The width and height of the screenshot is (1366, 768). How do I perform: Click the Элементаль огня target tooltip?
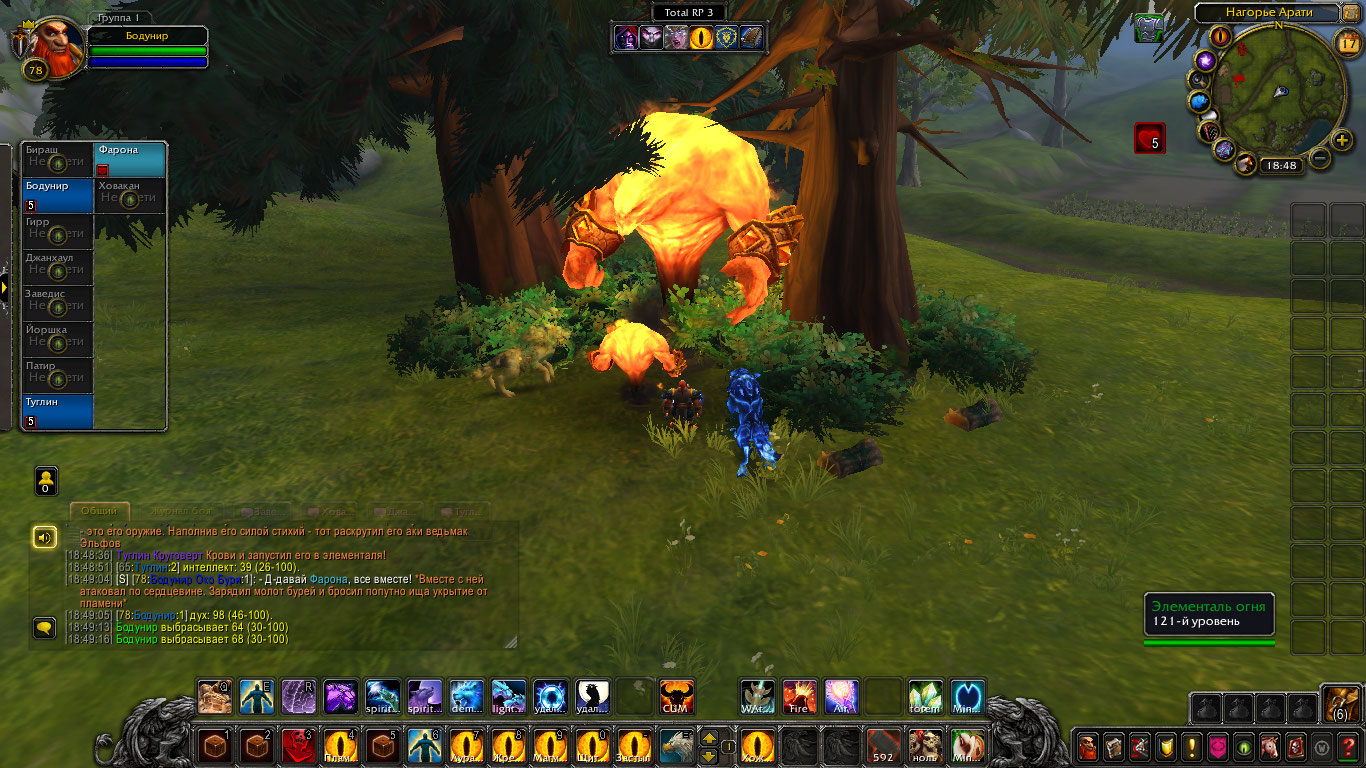point(1208,614)
